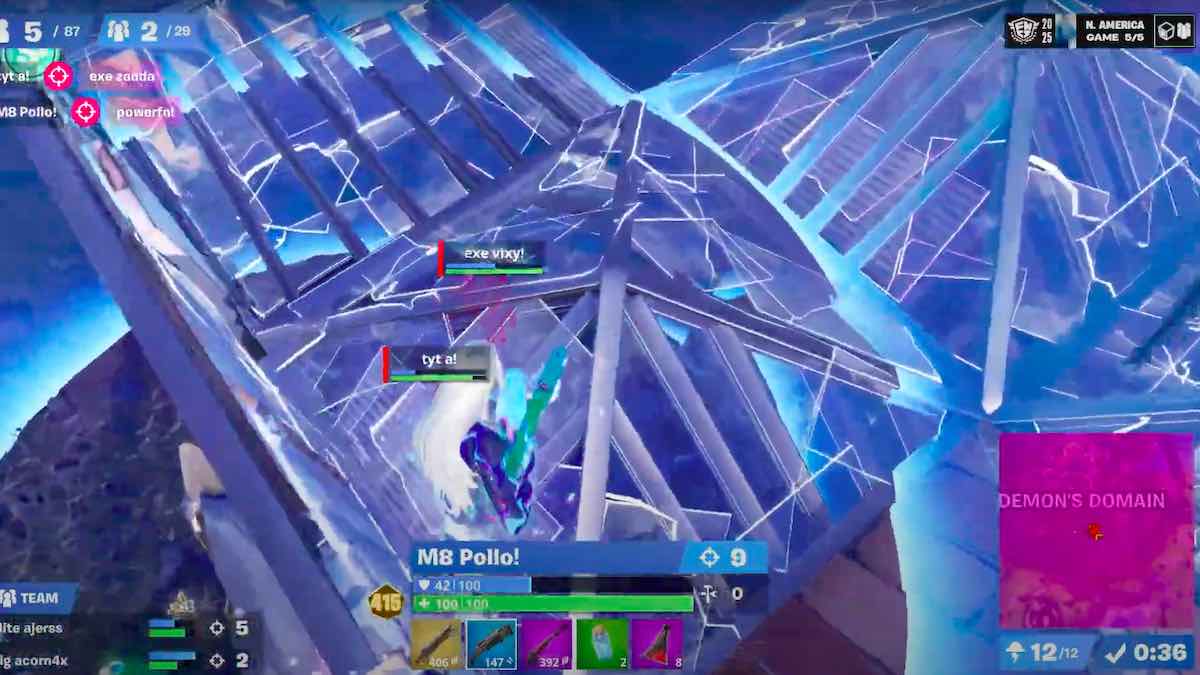Image resolution: width=1200 pixels, height=675 pixels.
Task: Select the highlighted blue shotgun slot
Action: (x=491, y=643)
